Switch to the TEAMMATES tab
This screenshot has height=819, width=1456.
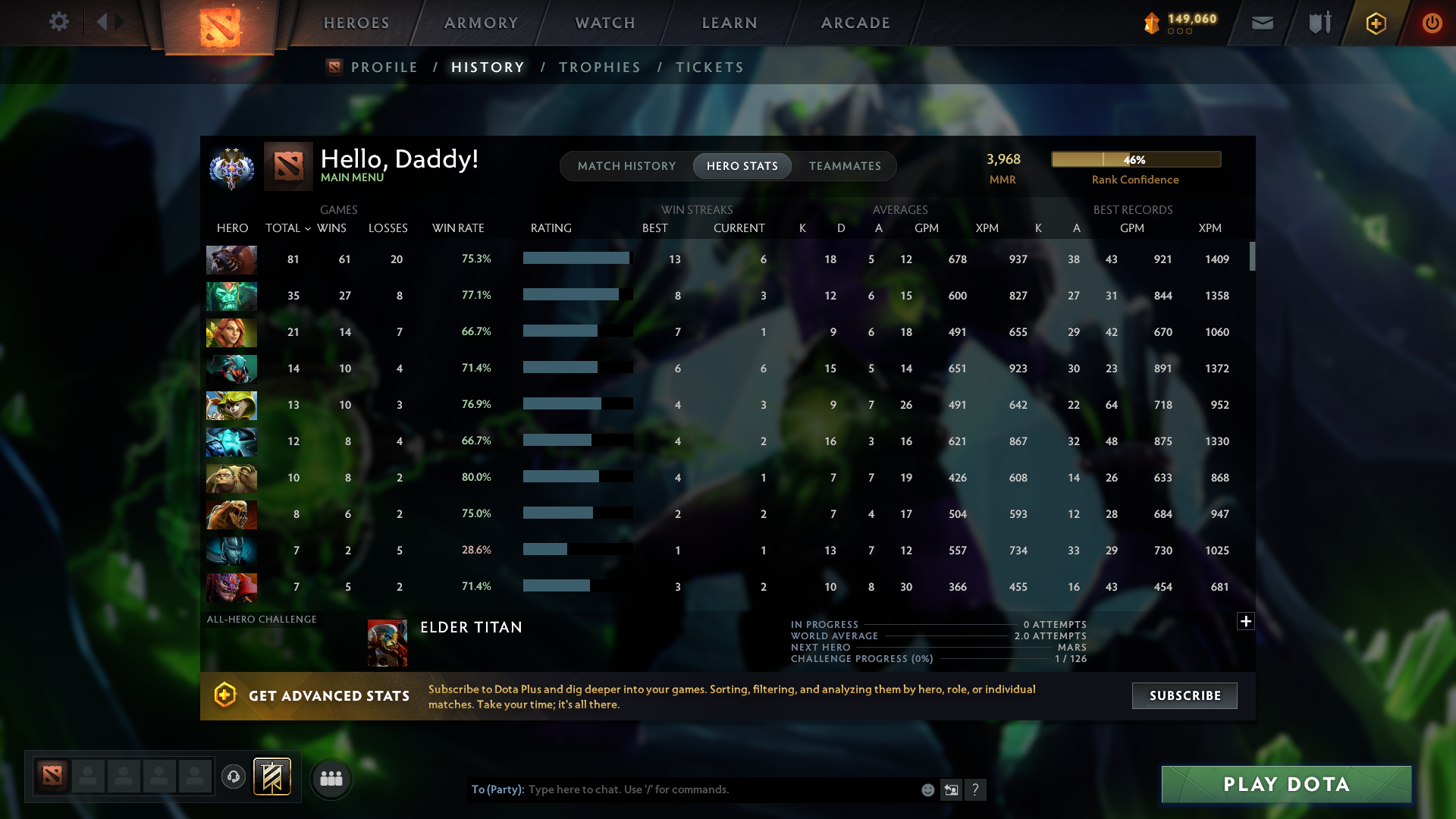[845, 165]
